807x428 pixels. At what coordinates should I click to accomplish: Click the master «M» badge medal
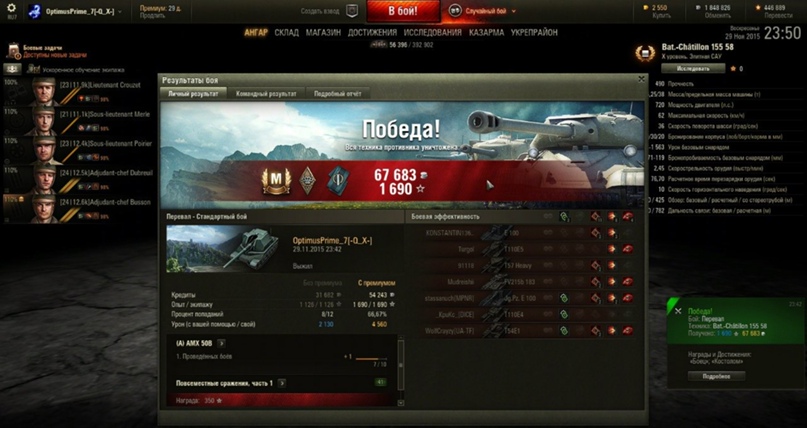[x=272, y=179]
